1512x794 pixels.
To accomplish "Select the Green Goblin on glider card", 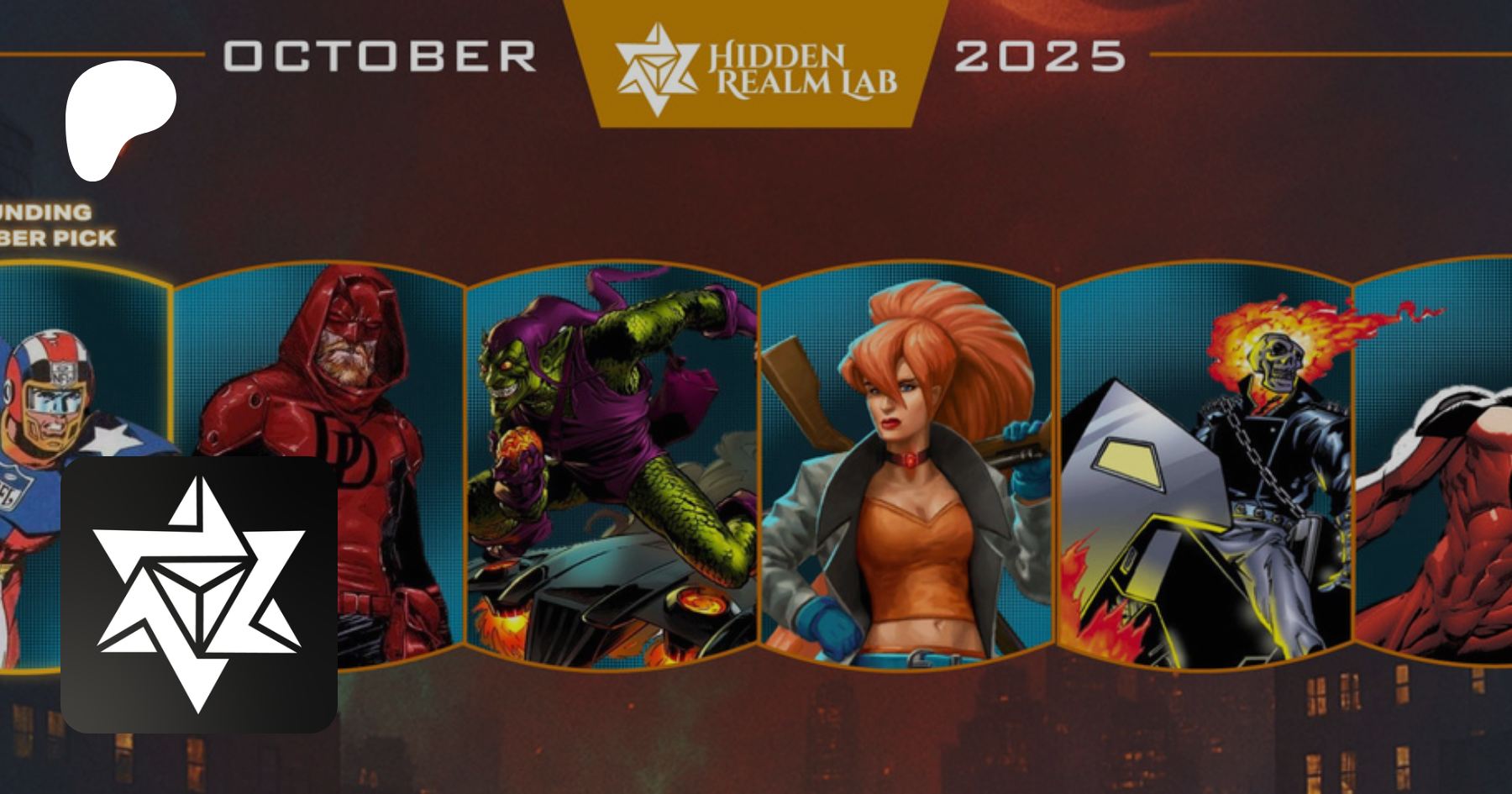I will coord(612,466).
